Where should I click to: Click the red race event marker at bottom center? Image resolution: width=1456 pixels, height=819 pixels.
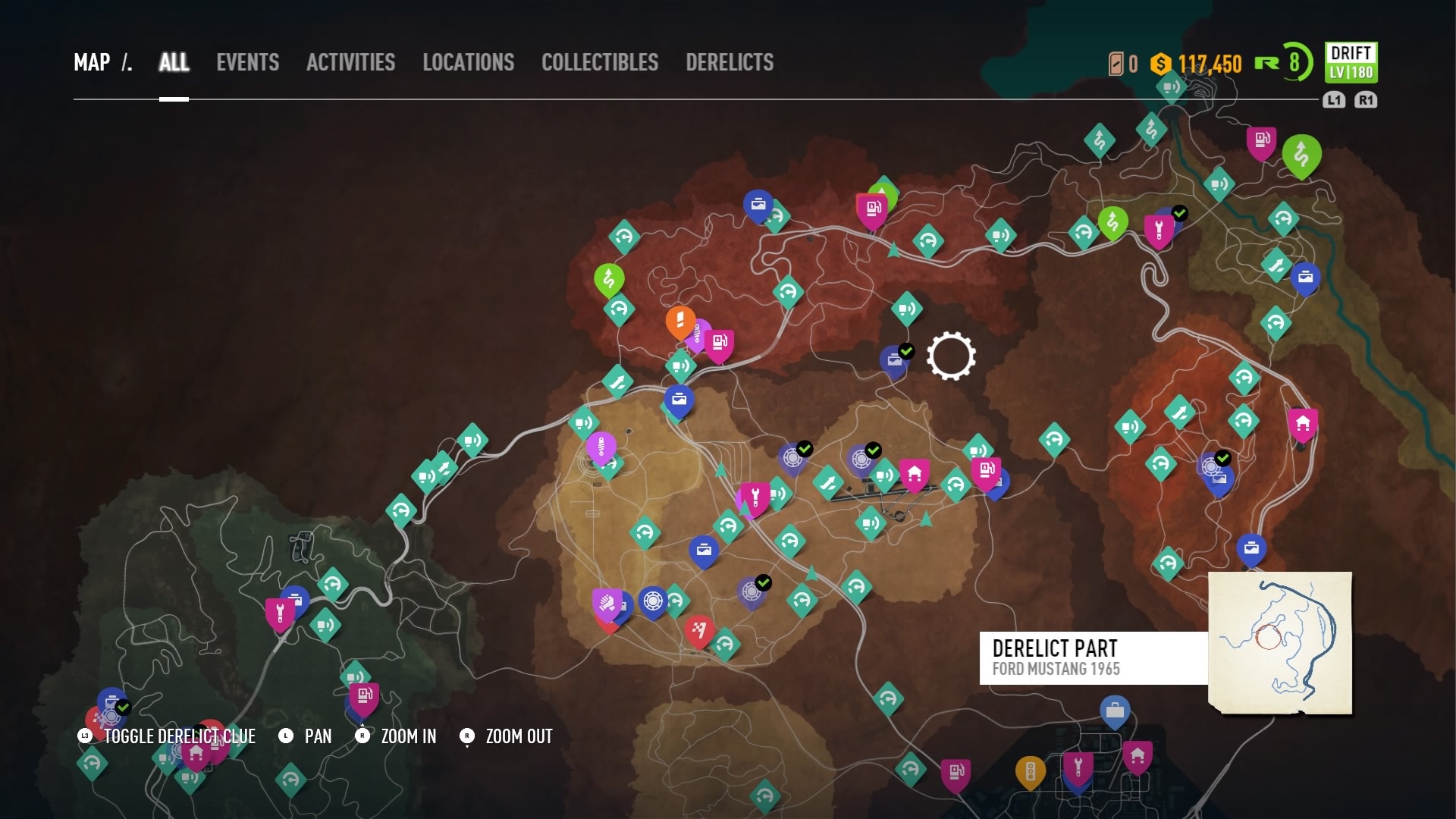click(699, 628)
